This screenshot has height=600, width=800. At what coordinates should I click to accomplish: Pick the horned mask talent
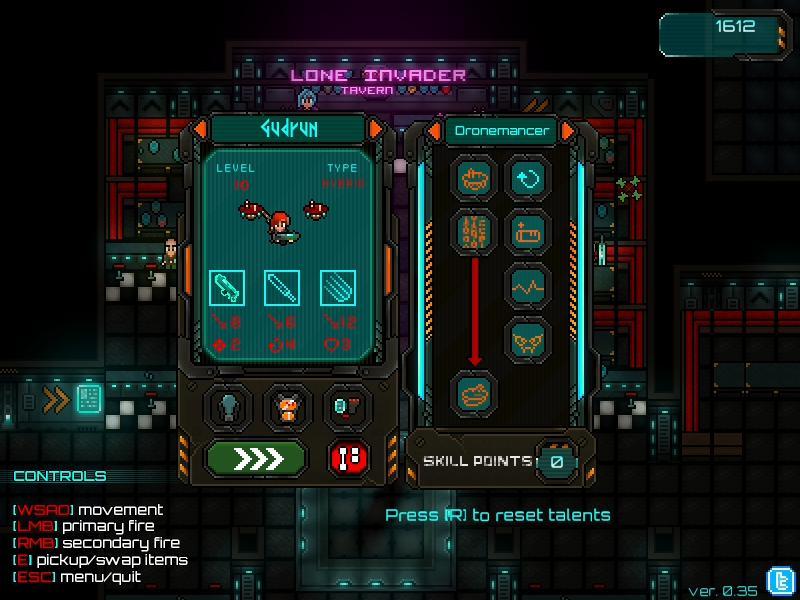coord(527,340)
